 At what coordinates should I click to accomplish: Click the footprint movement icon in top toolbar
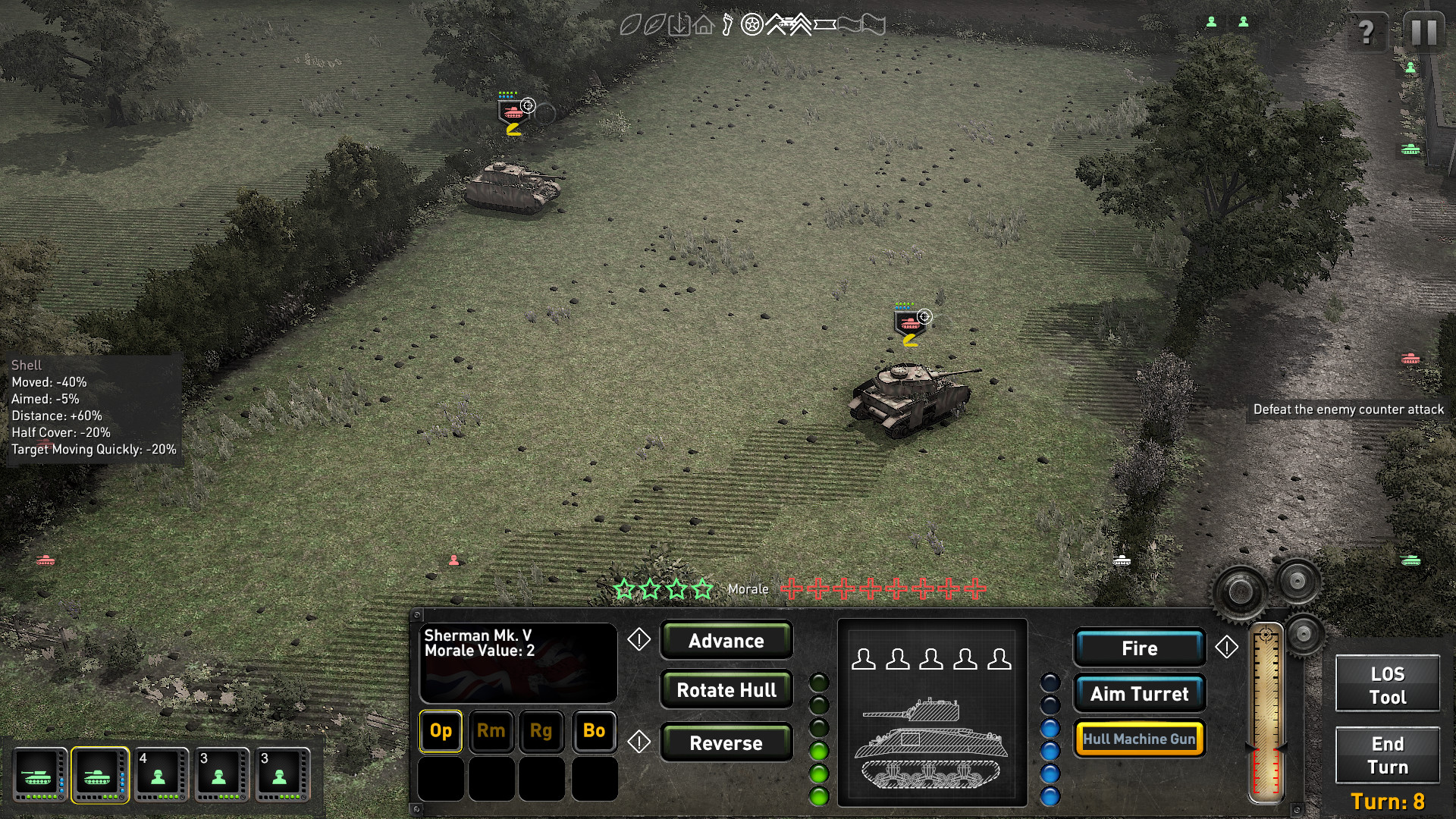point(727,24)
